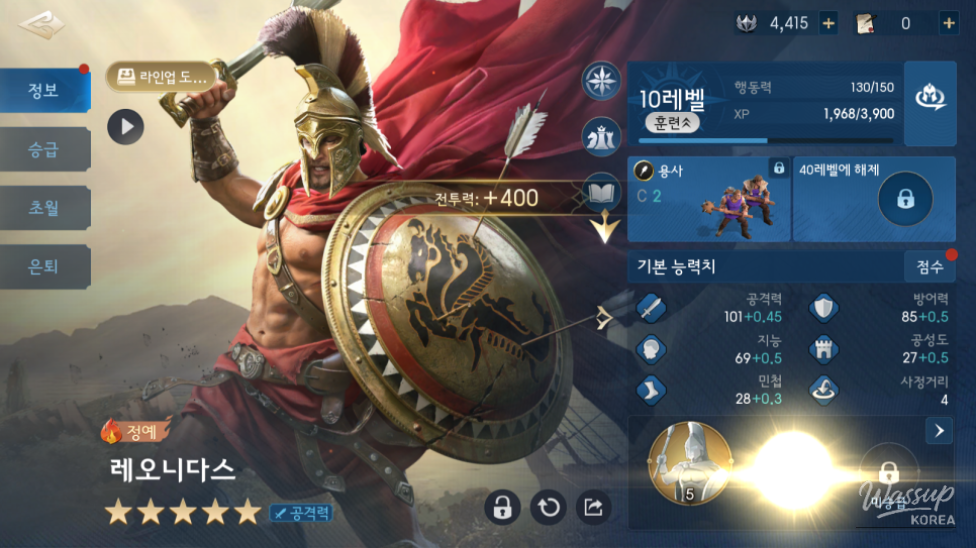Viewport: 976px width, 548px height.
Task: Tap the 훈련 level-up button
Action: point(669,123)
